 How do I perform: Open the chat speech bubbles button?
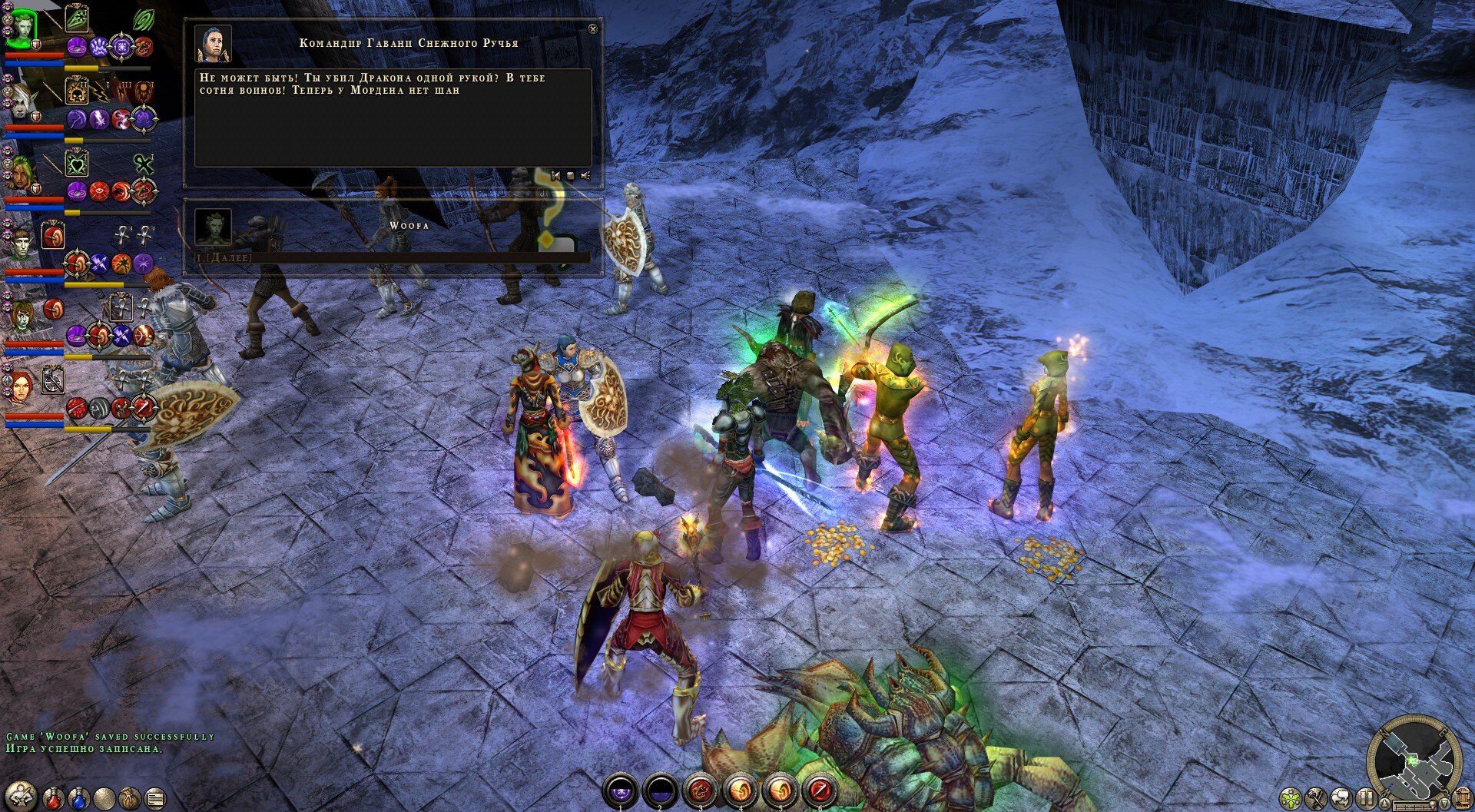coord(1342,798)
